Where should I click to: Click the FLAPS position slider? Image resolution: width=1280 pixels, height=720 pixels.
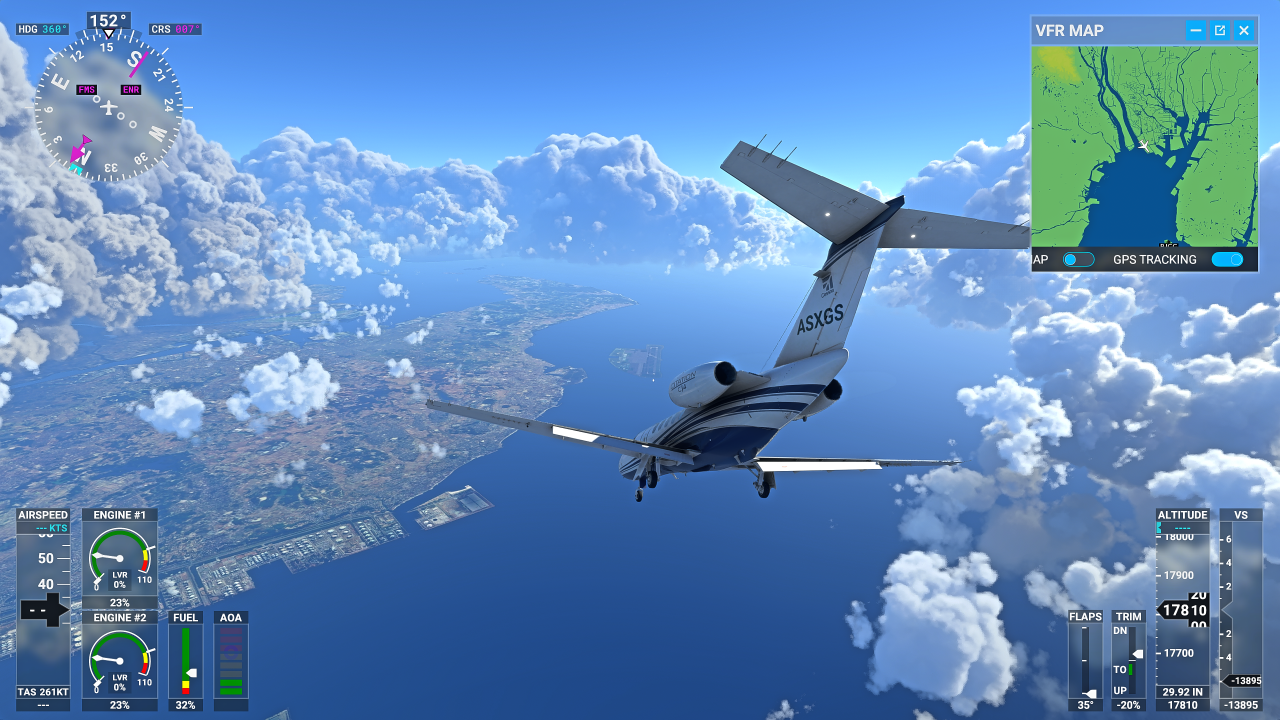(1085, 660)
